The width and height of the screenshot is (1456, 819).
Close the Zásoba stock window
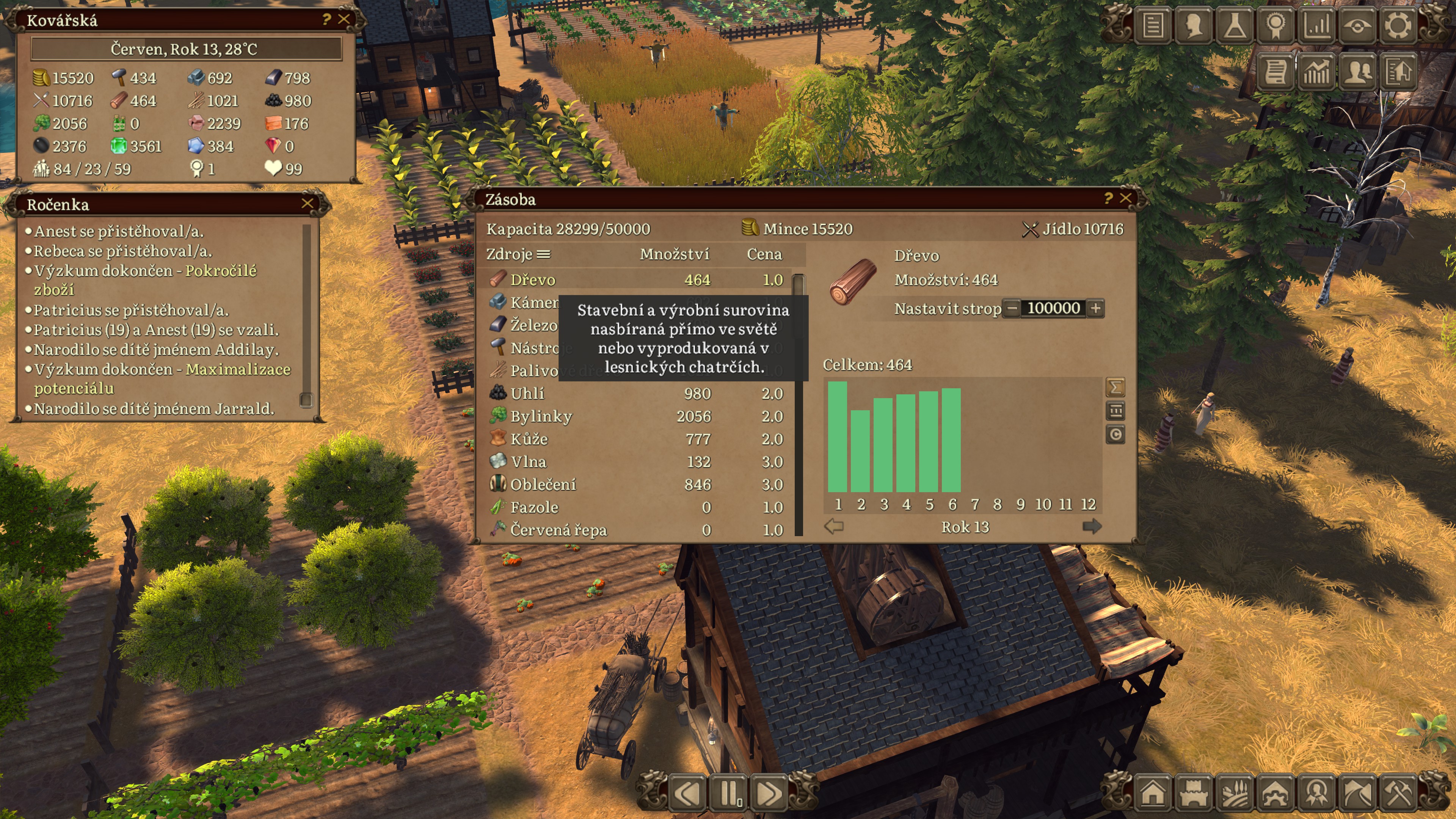1125,198
